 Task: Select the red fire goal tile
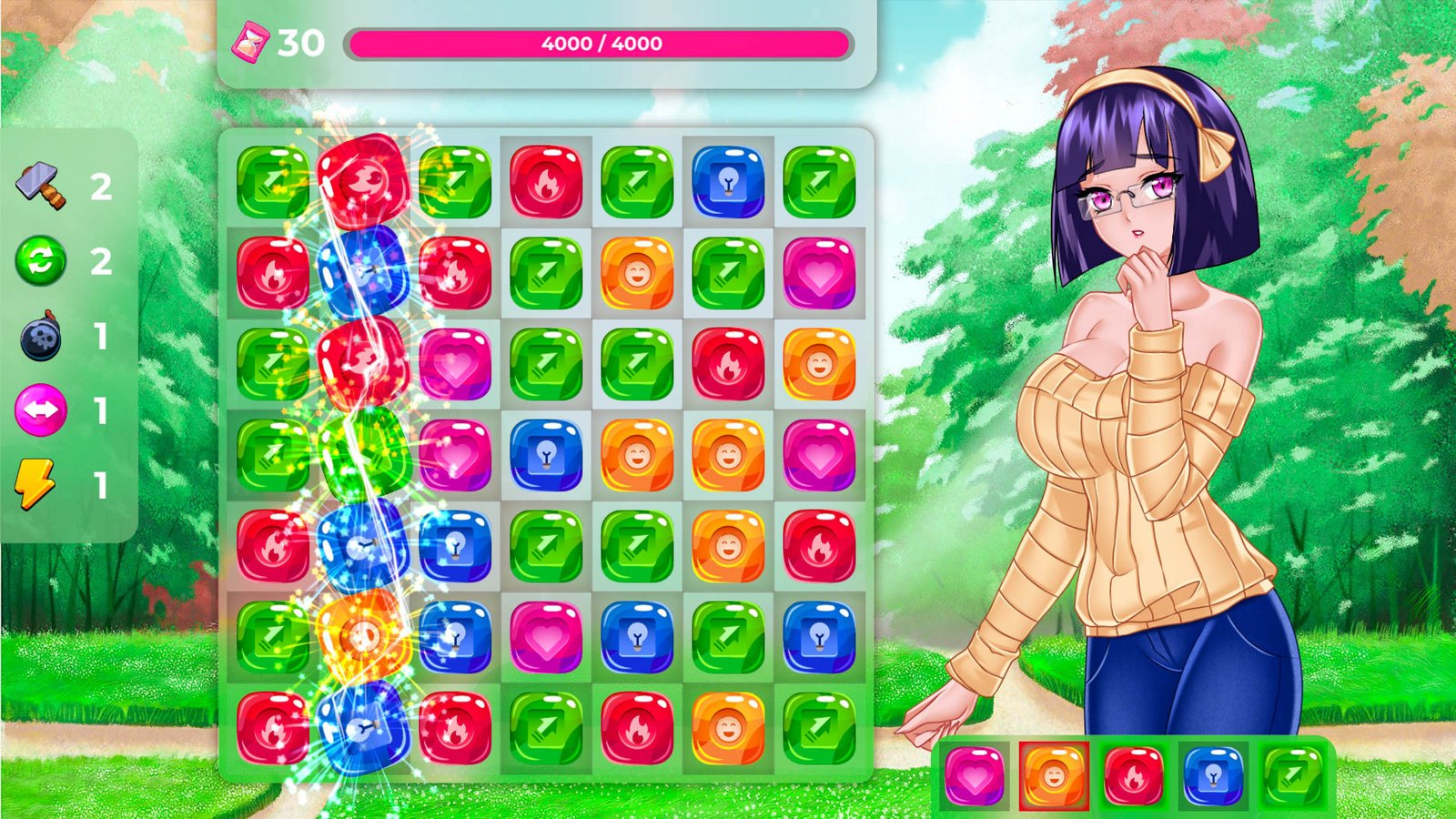(1132, 780)
